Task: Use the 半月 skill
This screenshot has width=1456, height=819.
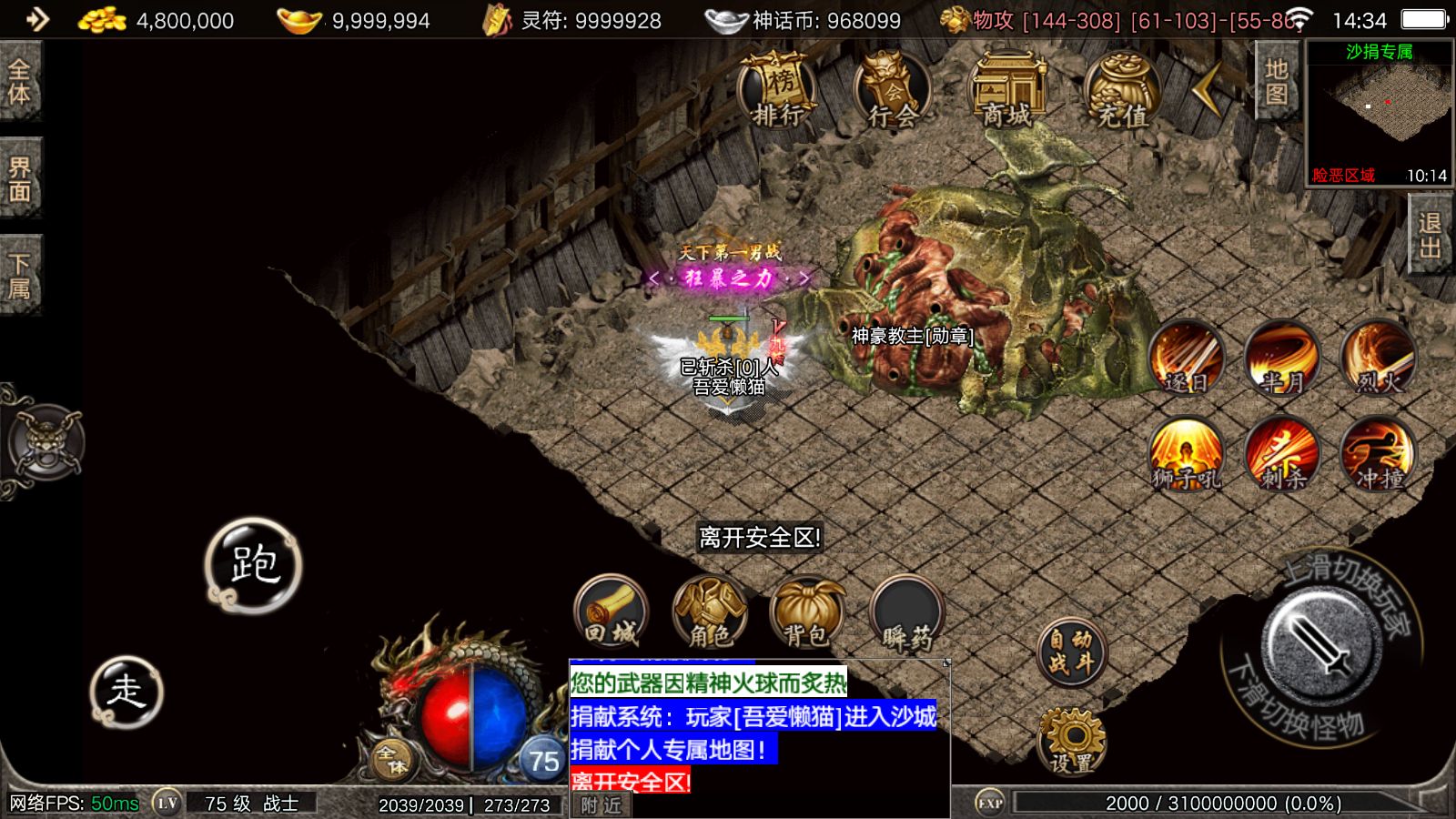Action: point(1282,358)
